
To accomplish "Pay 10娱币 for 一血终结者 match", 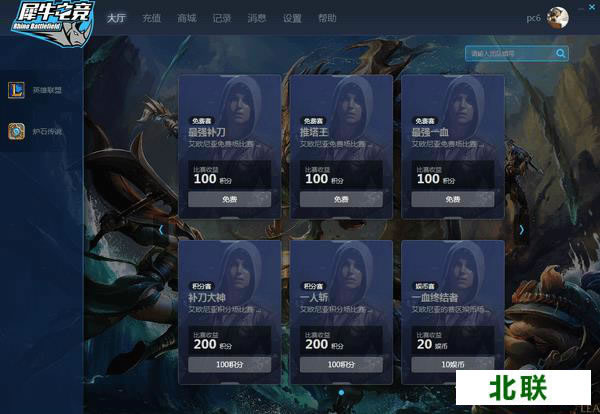I will pyautogui.click(x=452, y=365).
